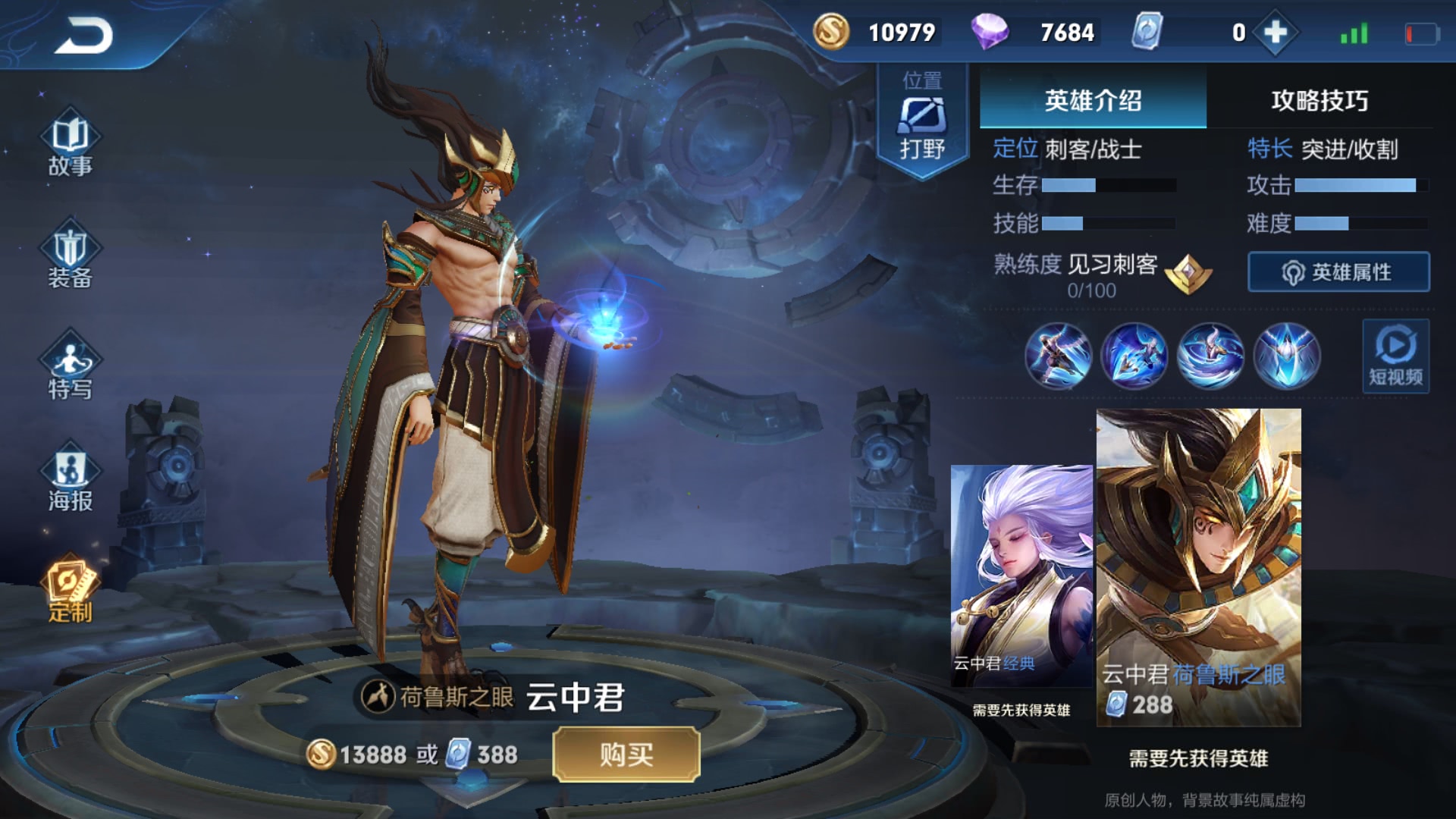Select the 云中君 经典 skin thumbnail
The height and width of the screenshot is (819, 1456).
(1021, 576)
